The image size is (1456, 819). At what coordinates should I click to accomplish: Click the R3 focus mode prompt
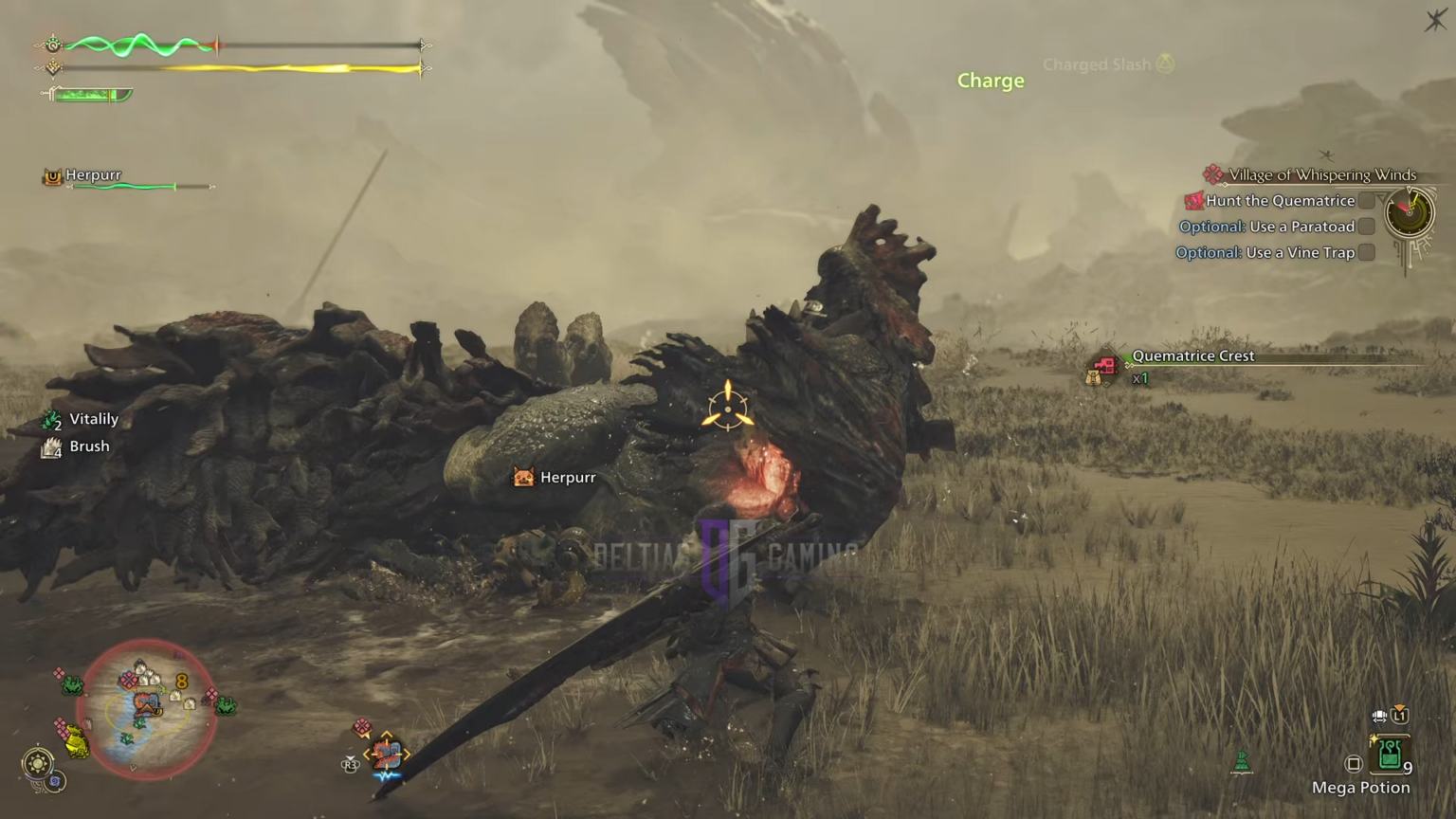tap(350, 764)
